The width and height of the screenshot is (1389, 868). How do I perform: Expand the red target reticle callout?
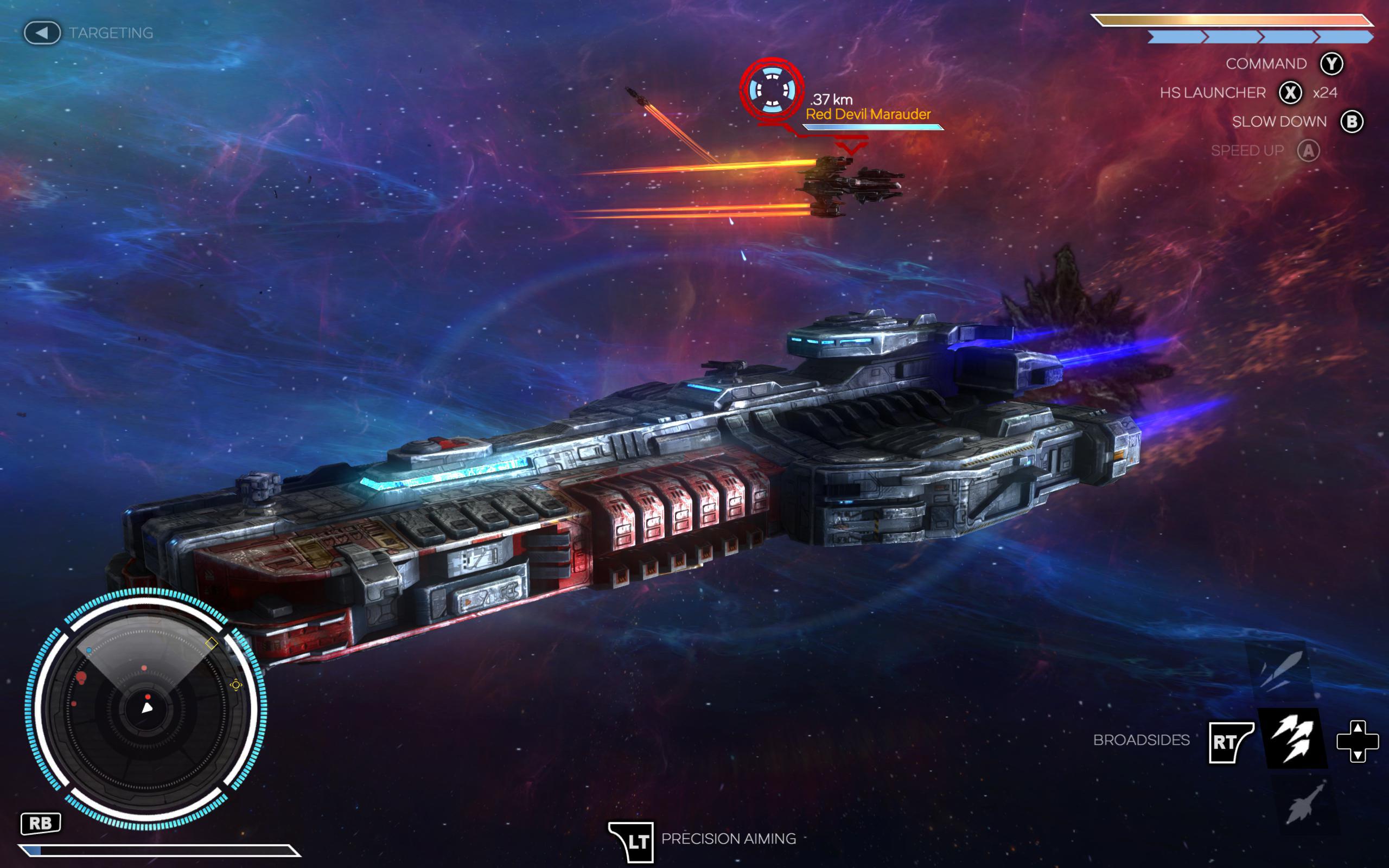click(x=769, y=89)
